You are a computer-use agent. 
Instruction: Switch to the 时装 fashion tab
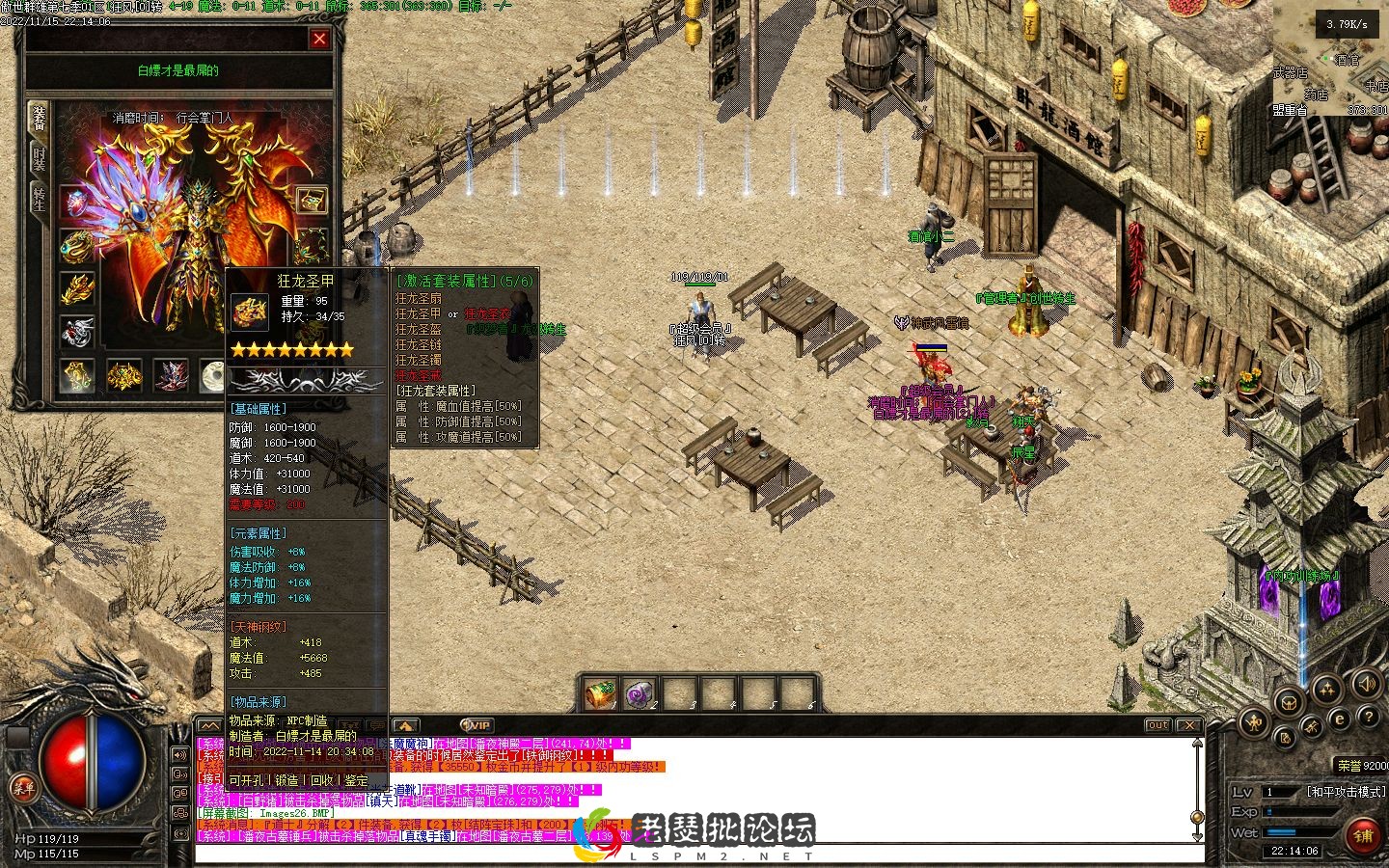39,157
